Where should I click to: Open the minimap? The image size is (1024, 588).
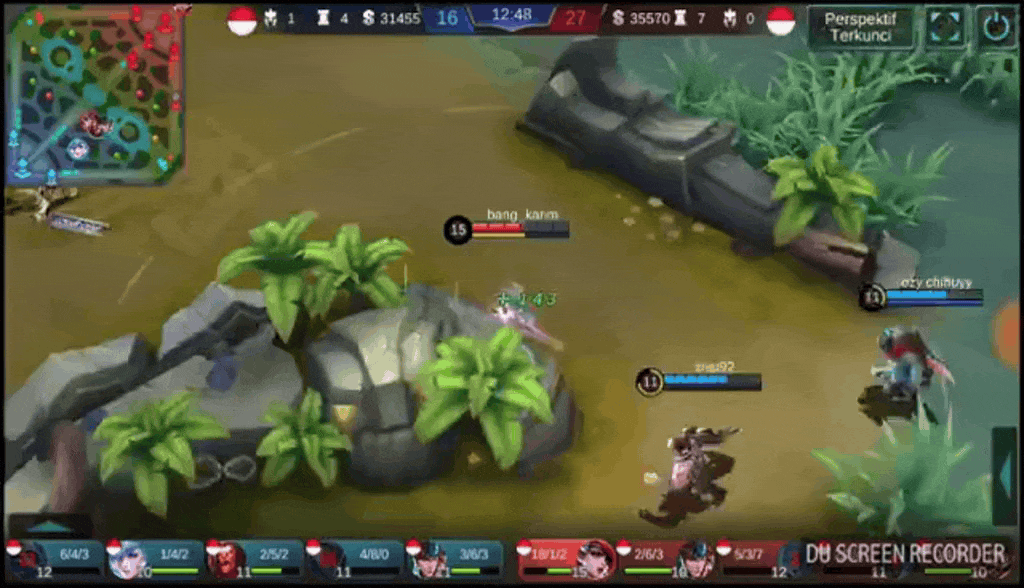click(94, 95)
